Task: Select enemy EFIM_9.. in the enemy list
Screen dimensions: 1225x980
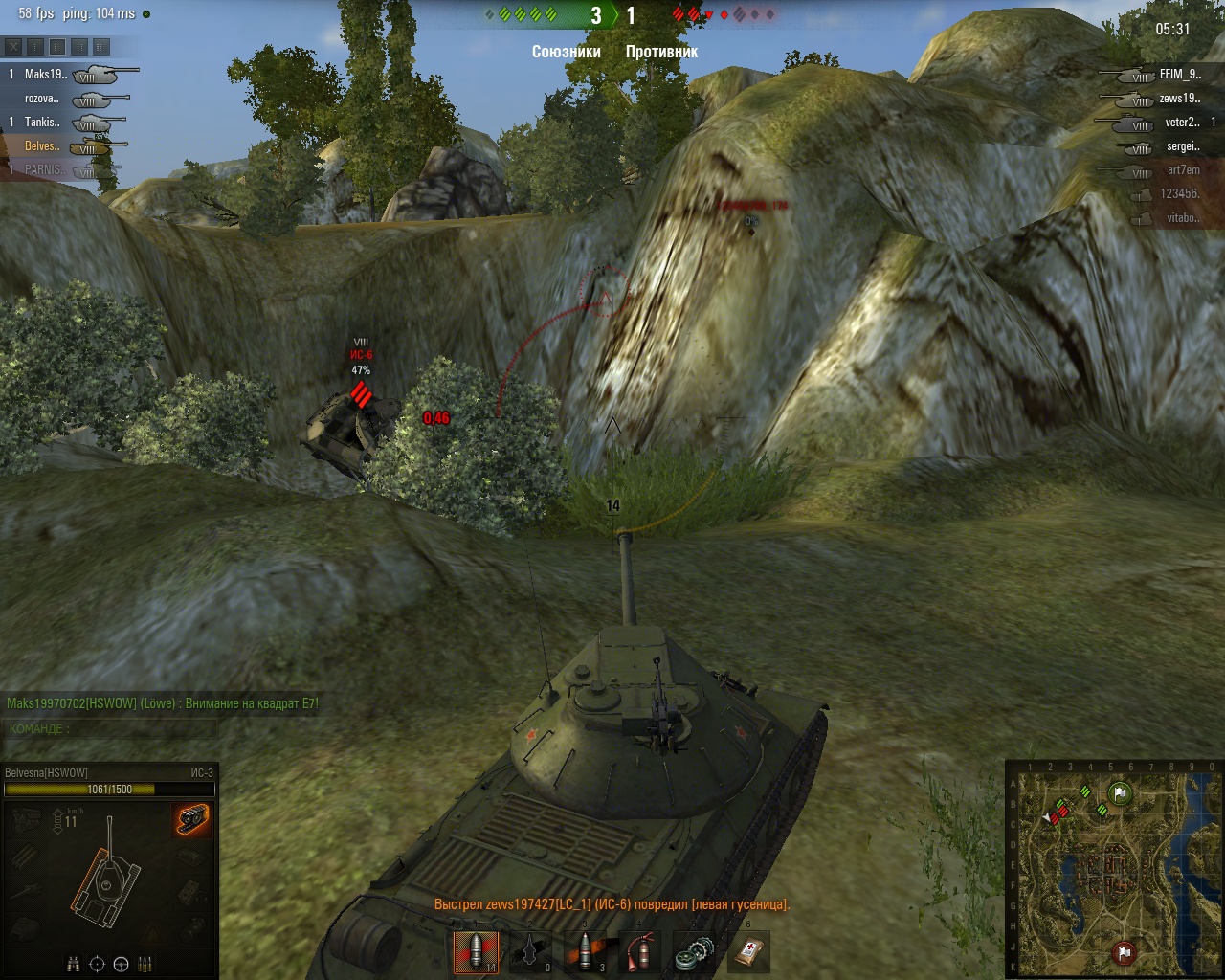Action: (x=1179, y=74)
